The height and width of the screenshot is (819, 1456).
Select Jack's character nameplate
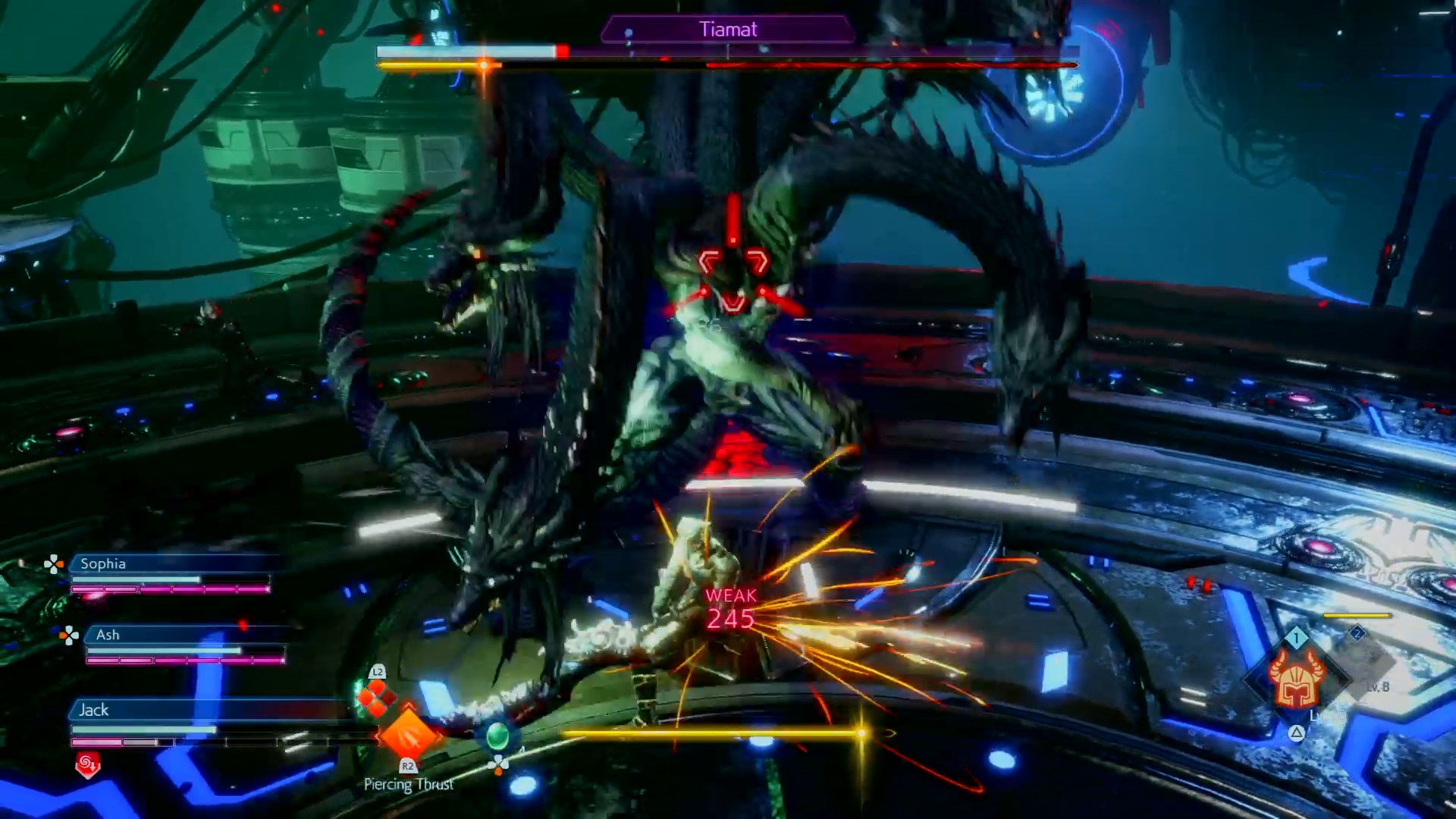(94, 710)
